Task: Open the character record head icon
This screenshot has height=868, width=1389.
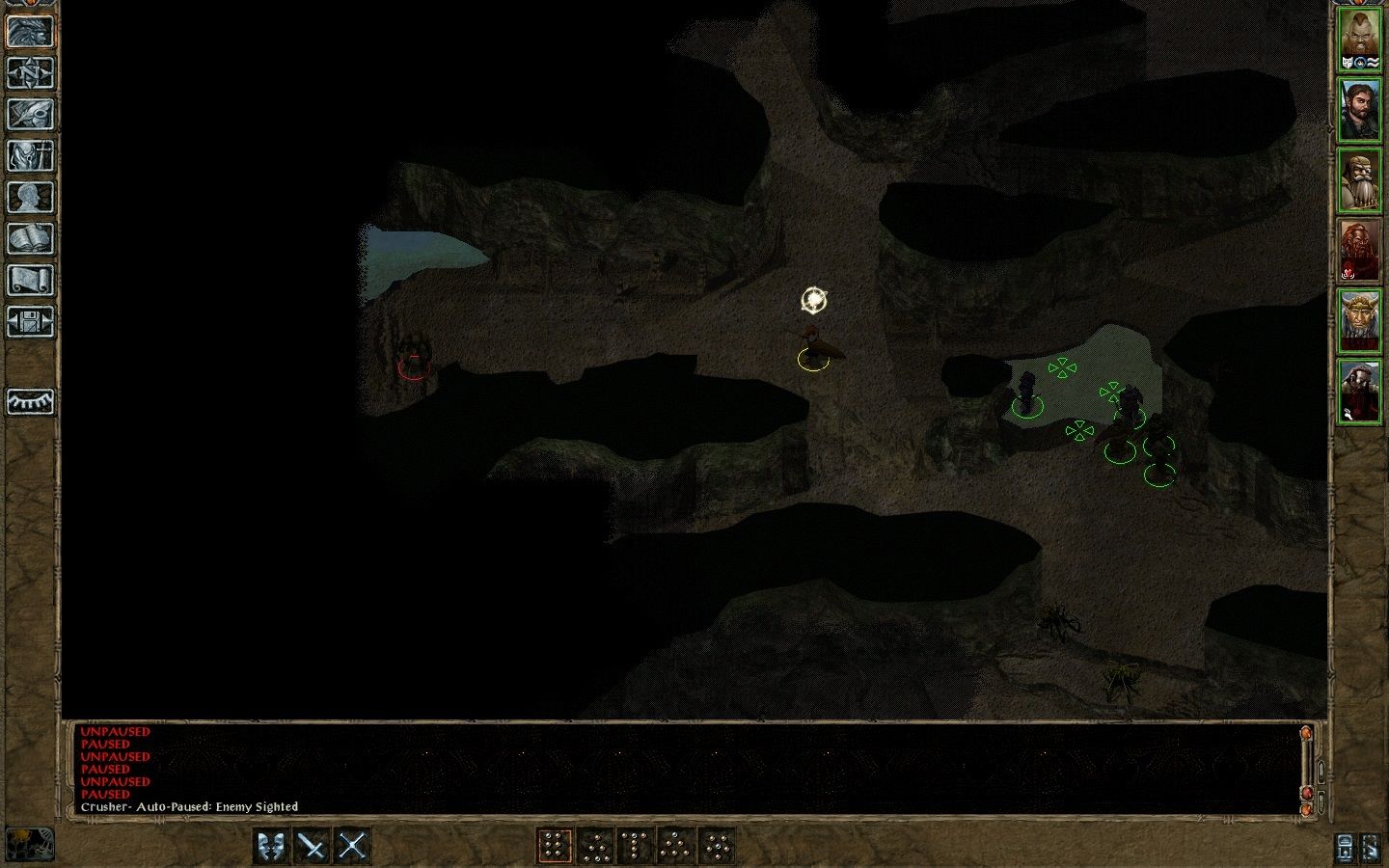Action: point(30,197)
